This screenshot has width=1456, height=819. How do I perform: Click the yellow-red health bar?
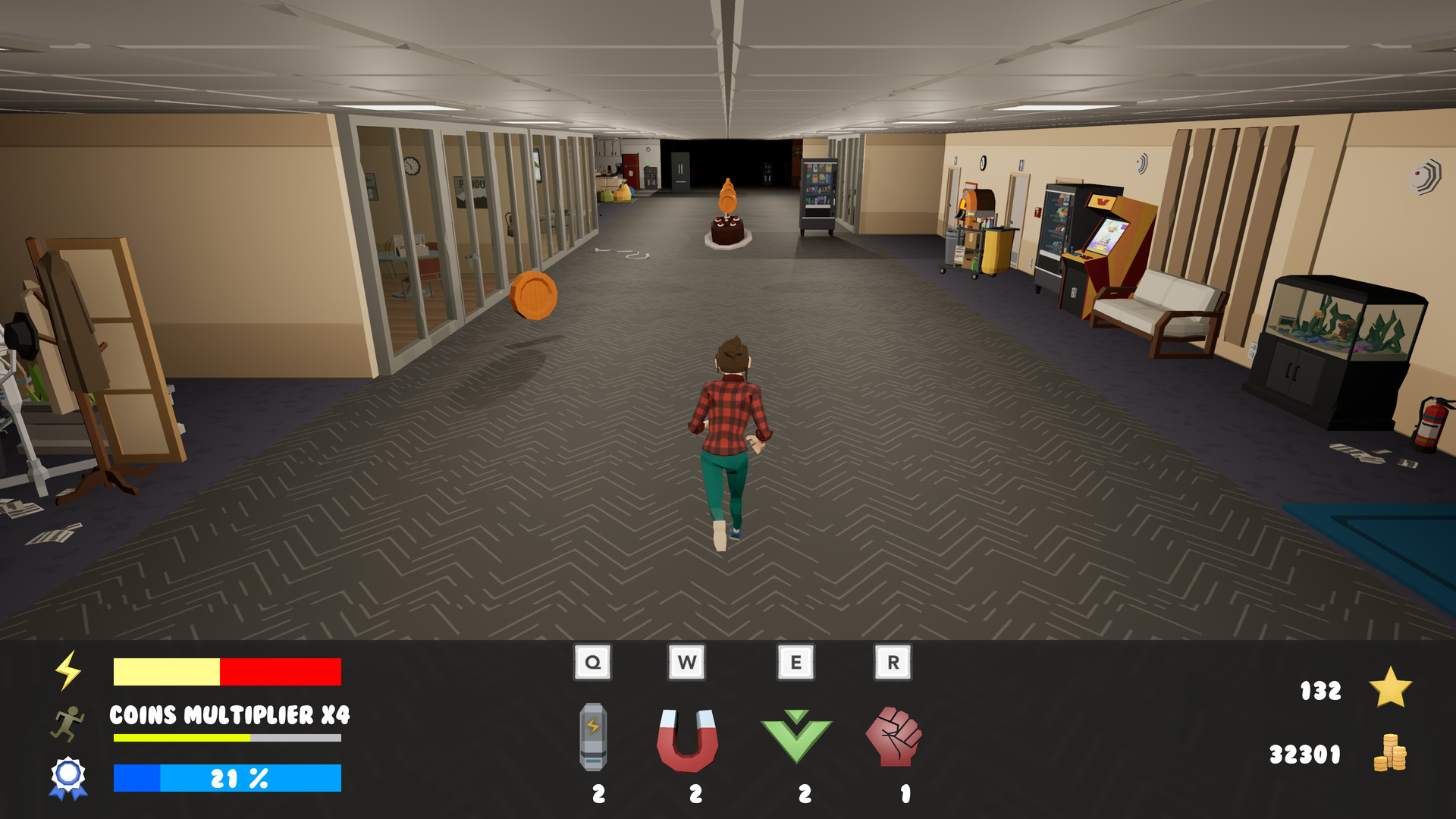coord(226,670)
